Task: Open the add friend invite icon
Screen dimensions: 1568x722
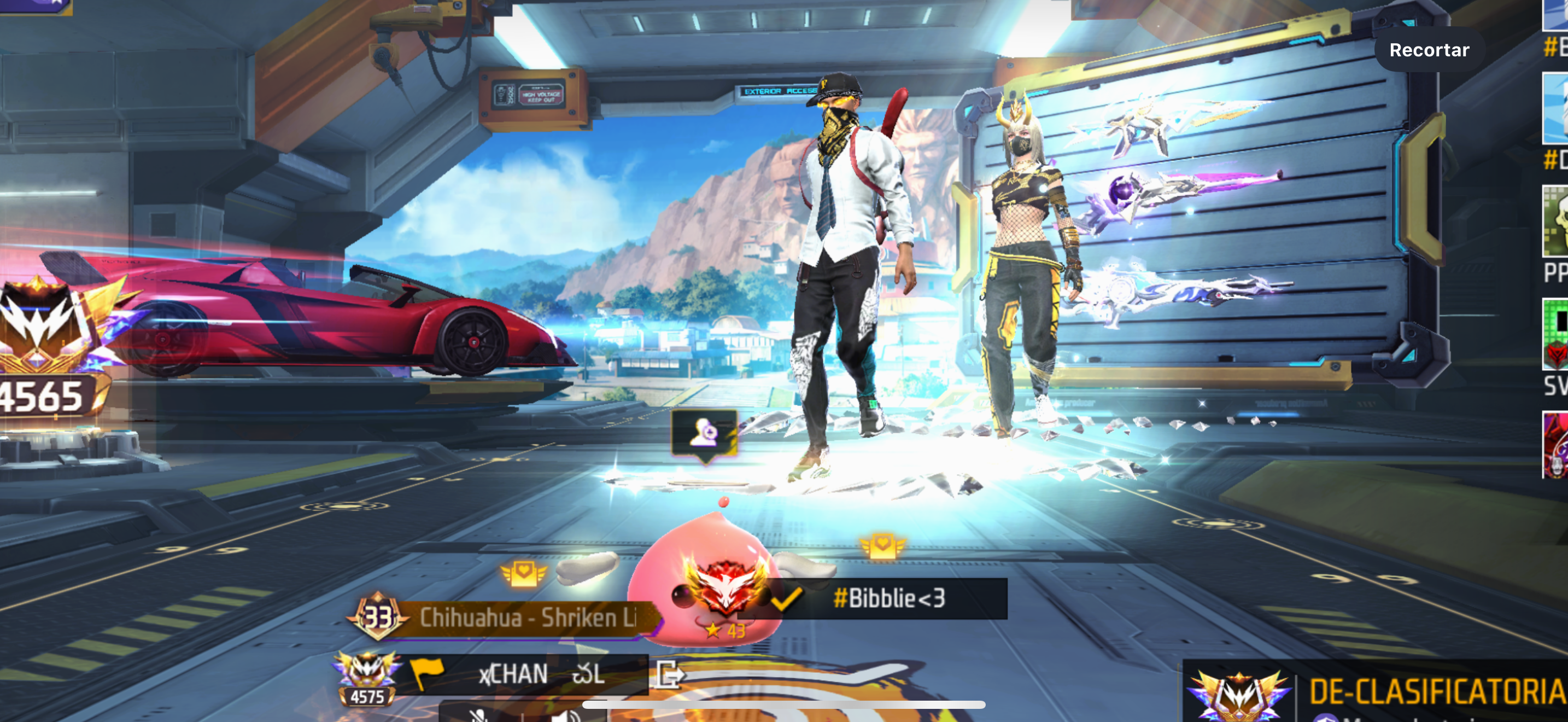Action: 704,433
